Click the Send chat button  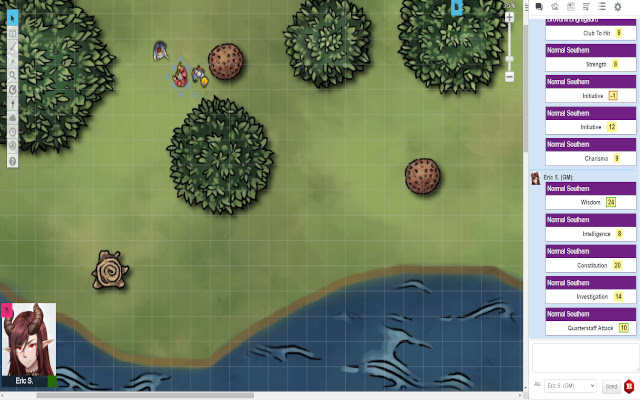611,385
